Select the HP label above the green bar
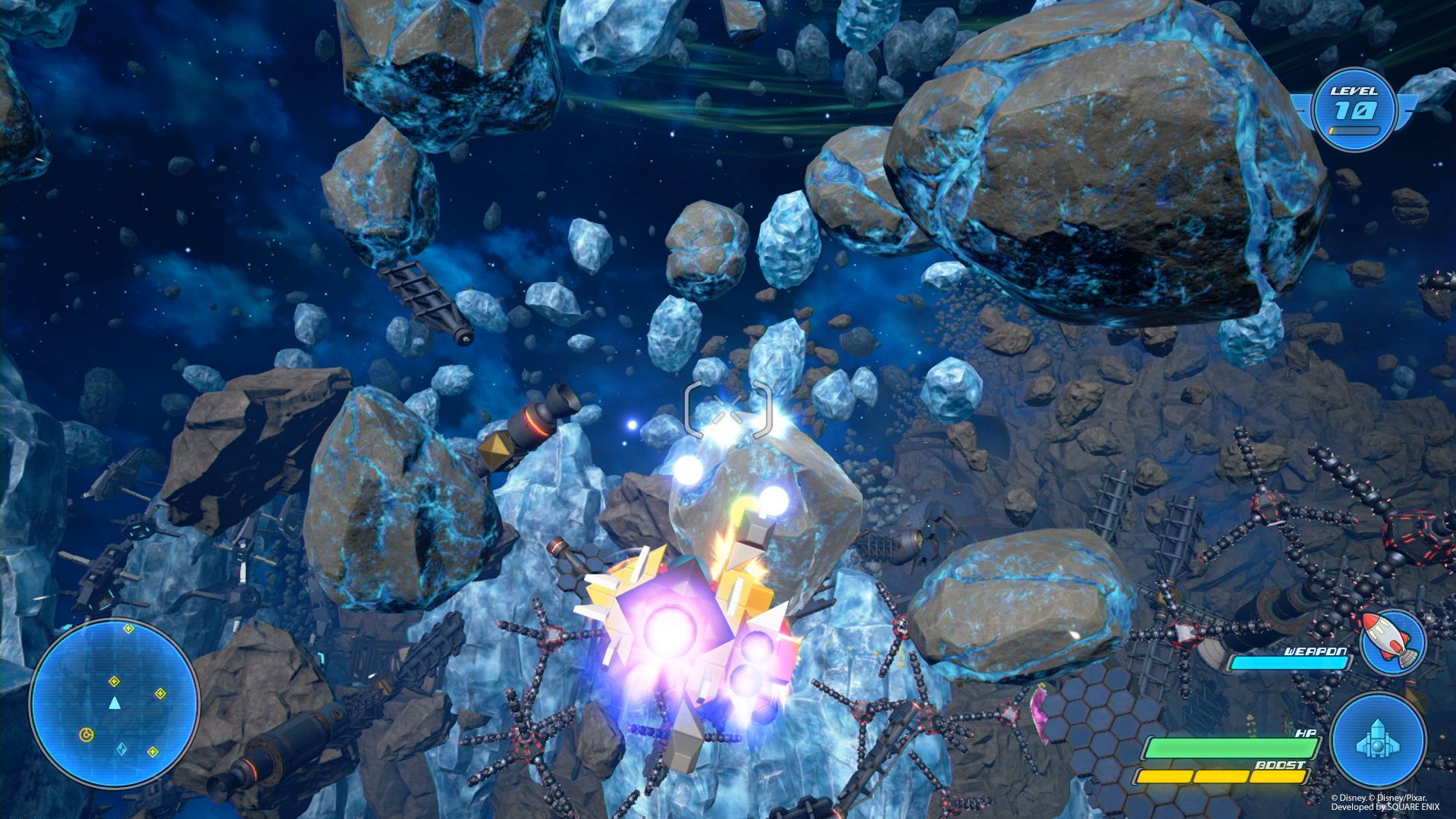This screenshot has width=1456, height=819. (1306, 734)
